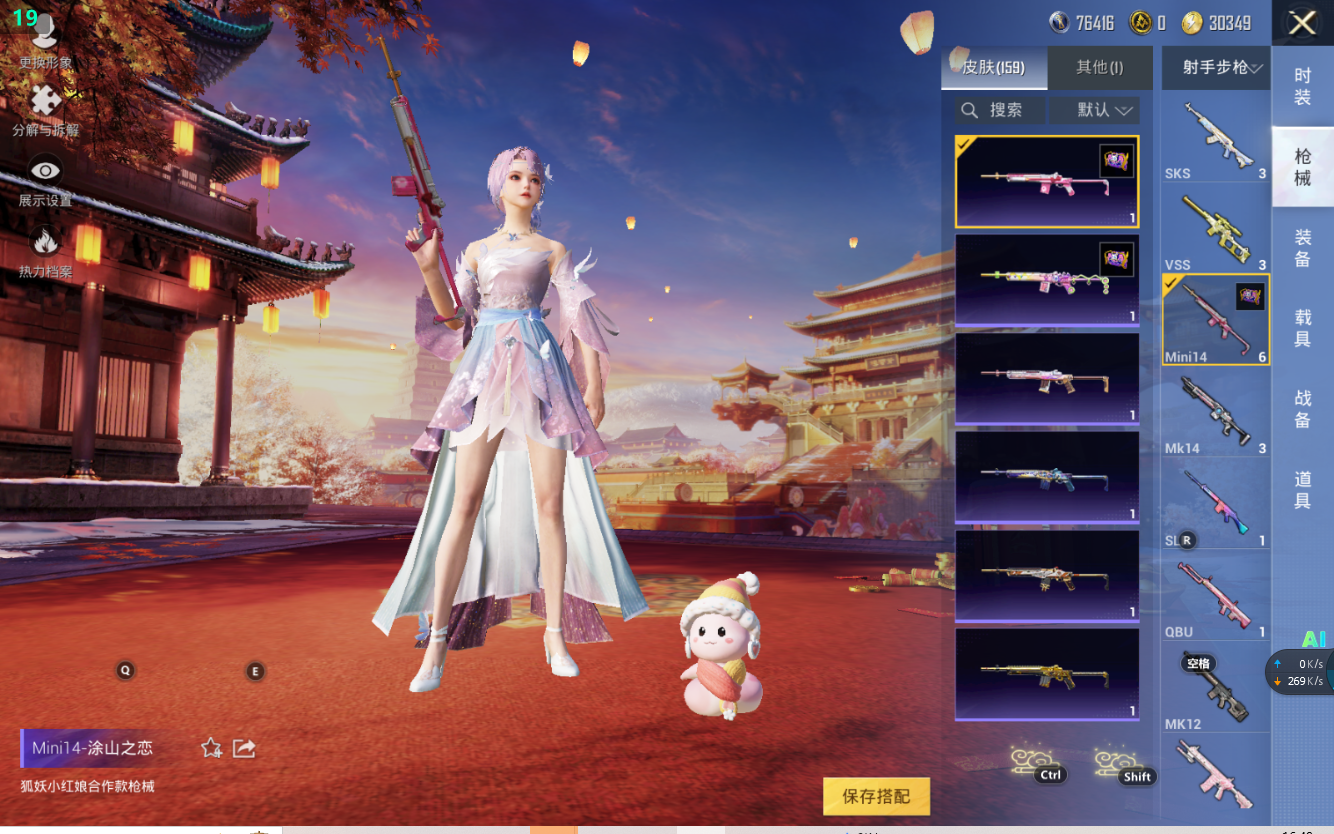The height and width of the screenshot is (834, 1334).
Task: Select the Mk14 weapon entry
Action: tap(1215, 413)
